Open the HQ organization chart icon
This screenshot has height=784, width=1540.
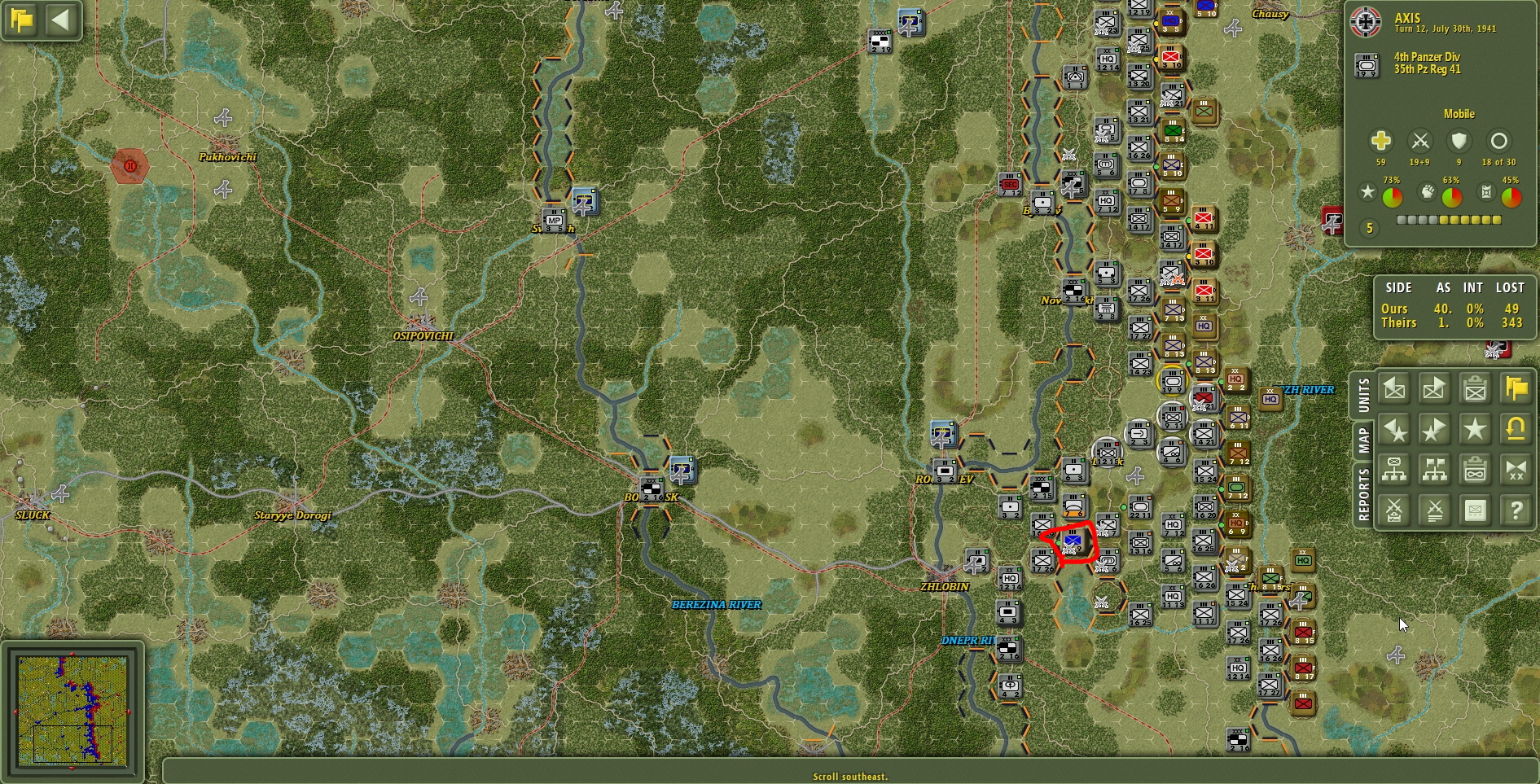point(1393,470)
